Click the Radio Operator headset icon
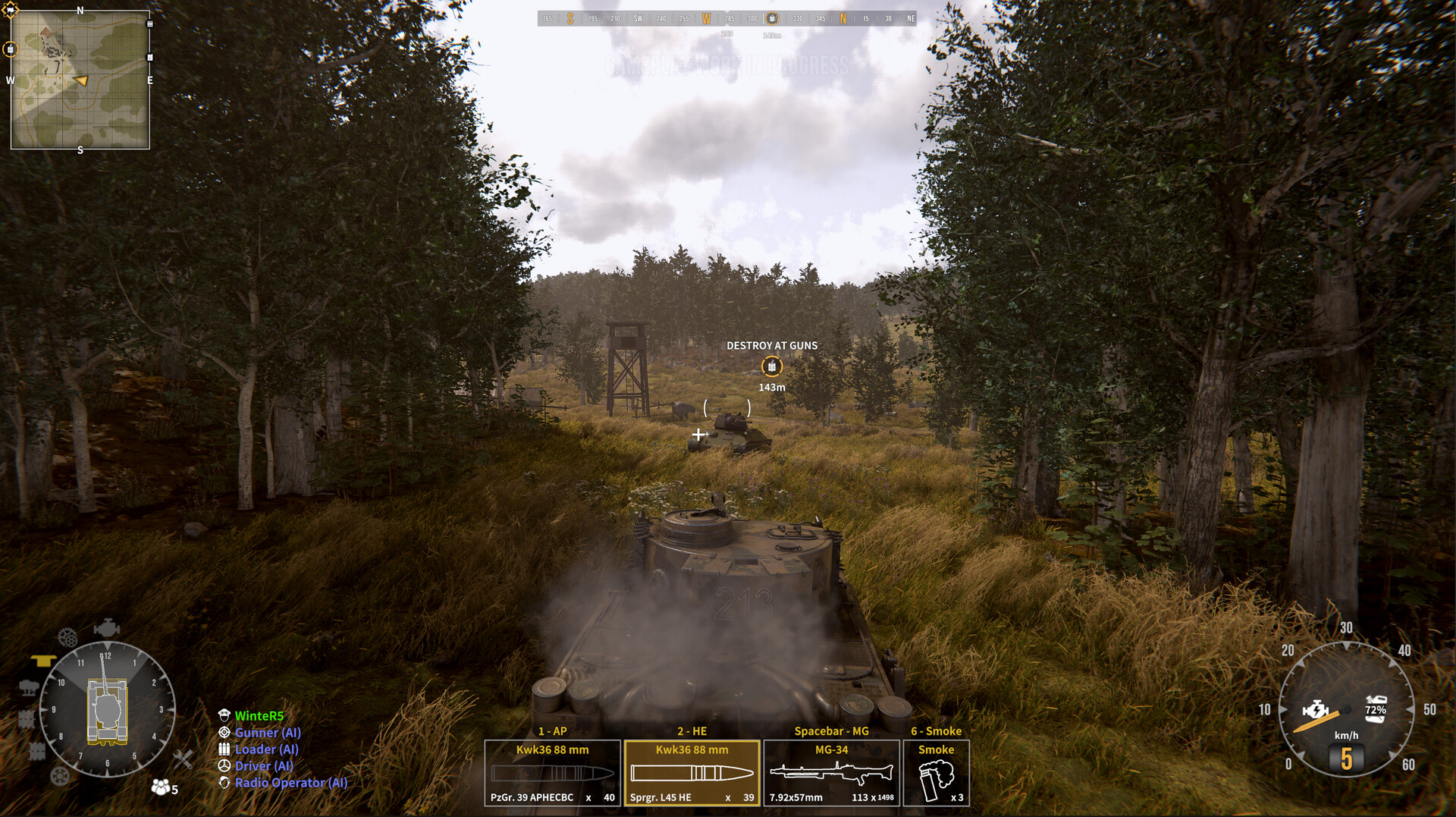 (224, 782)
